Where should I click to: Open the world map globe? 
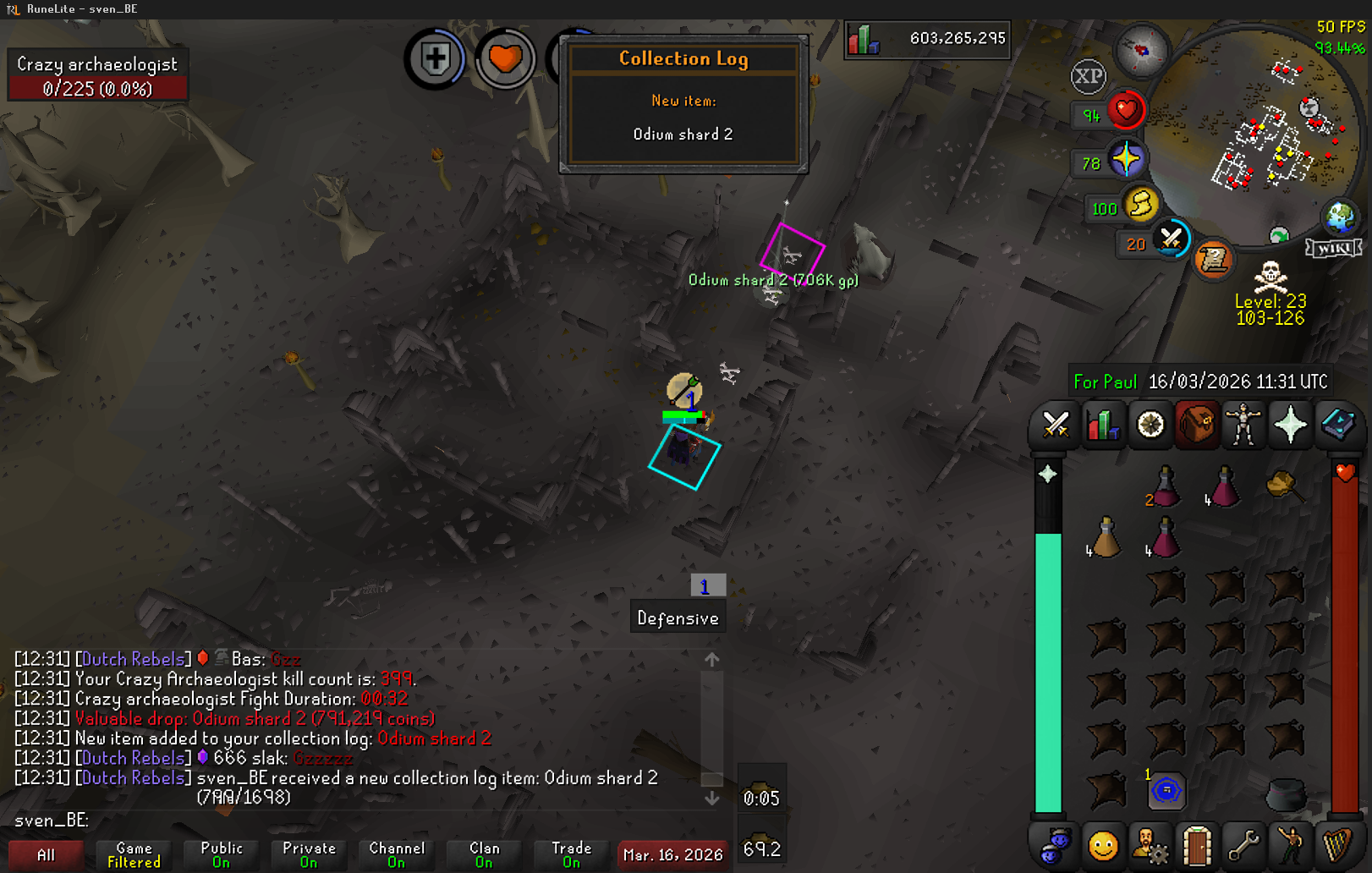point(1340,217)
